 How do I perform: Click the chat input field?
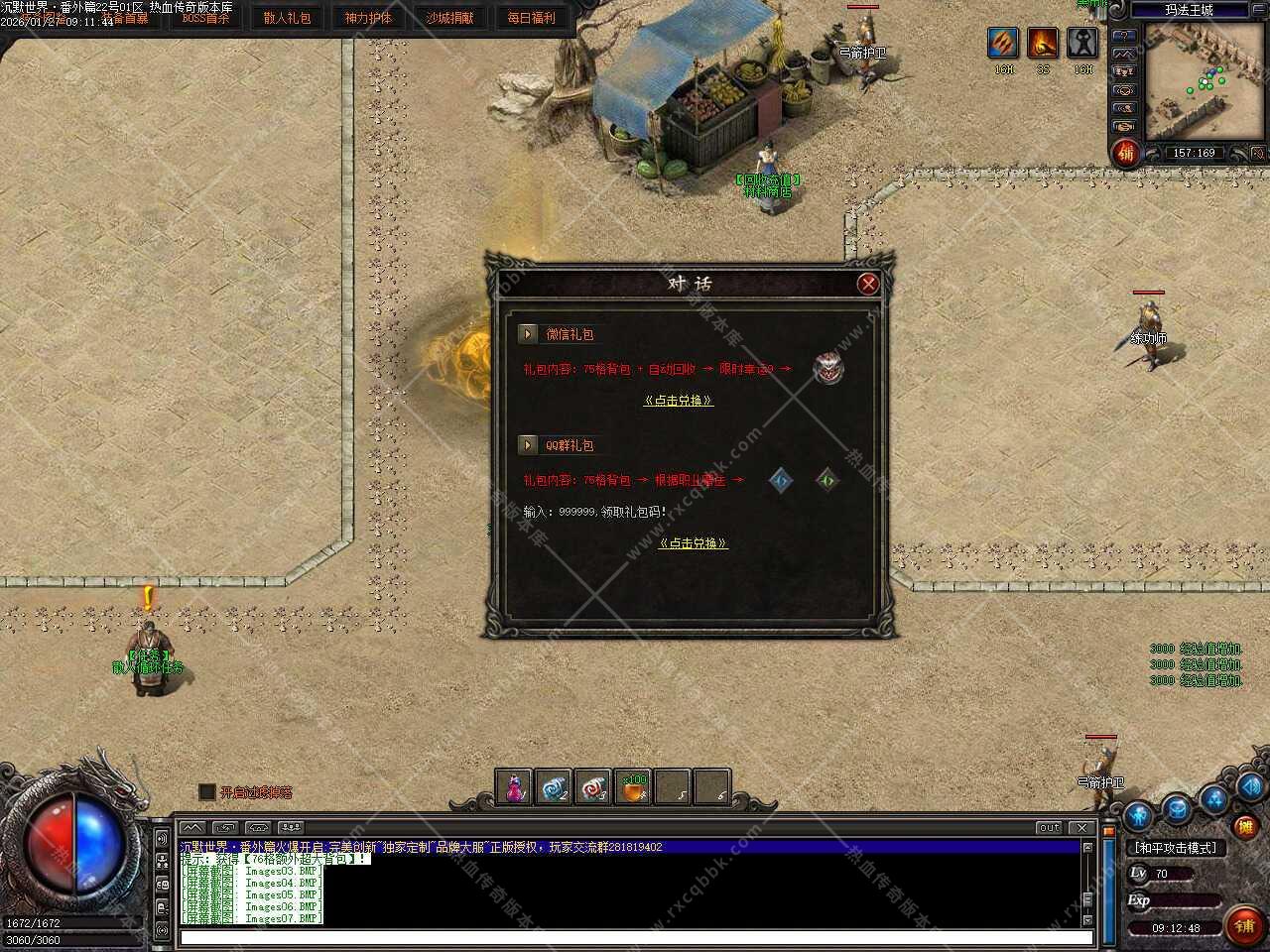click(x=635, y=937)
